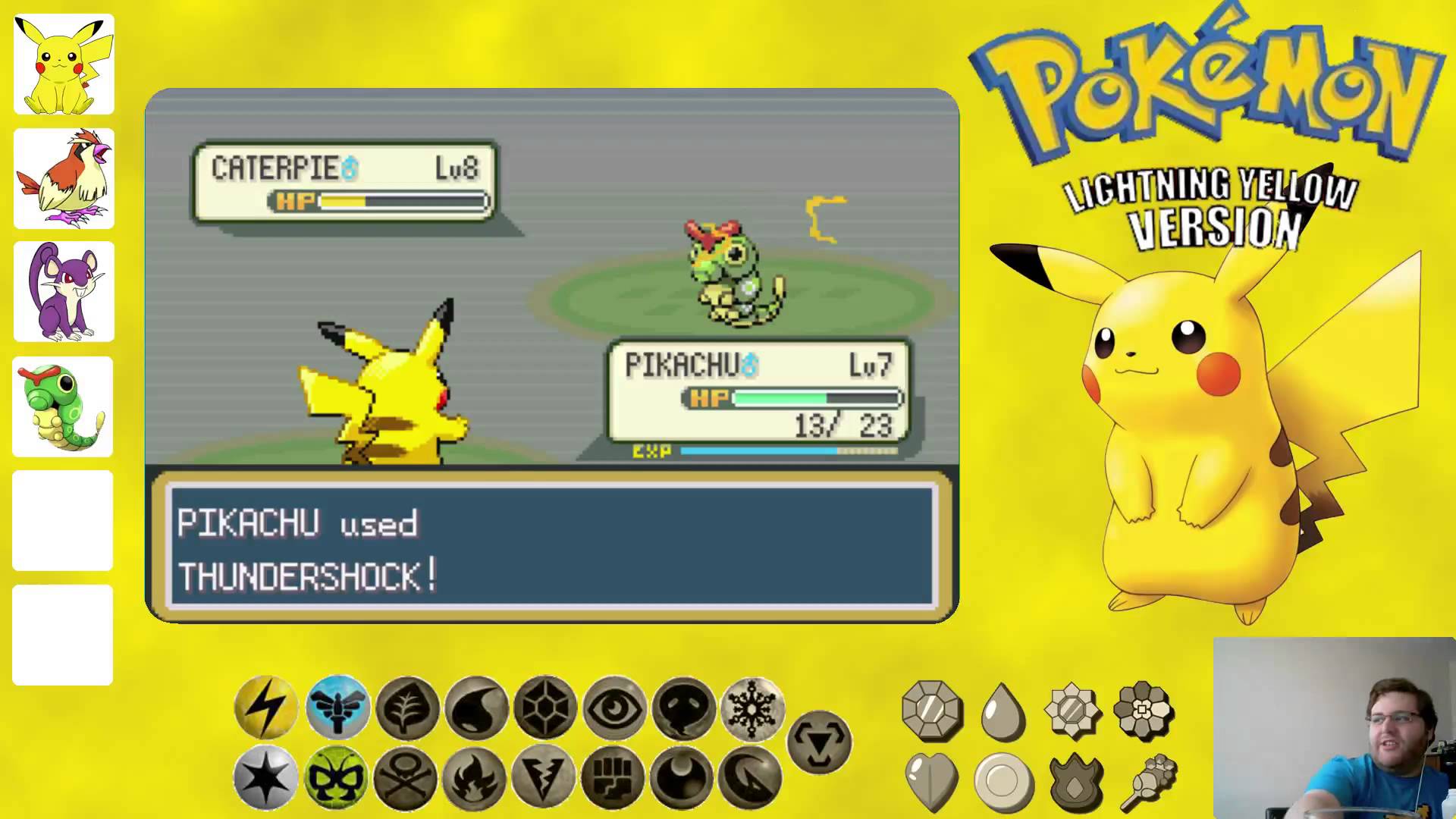
Task: Pick the Rattata party portrait
Action: point(64,292)
